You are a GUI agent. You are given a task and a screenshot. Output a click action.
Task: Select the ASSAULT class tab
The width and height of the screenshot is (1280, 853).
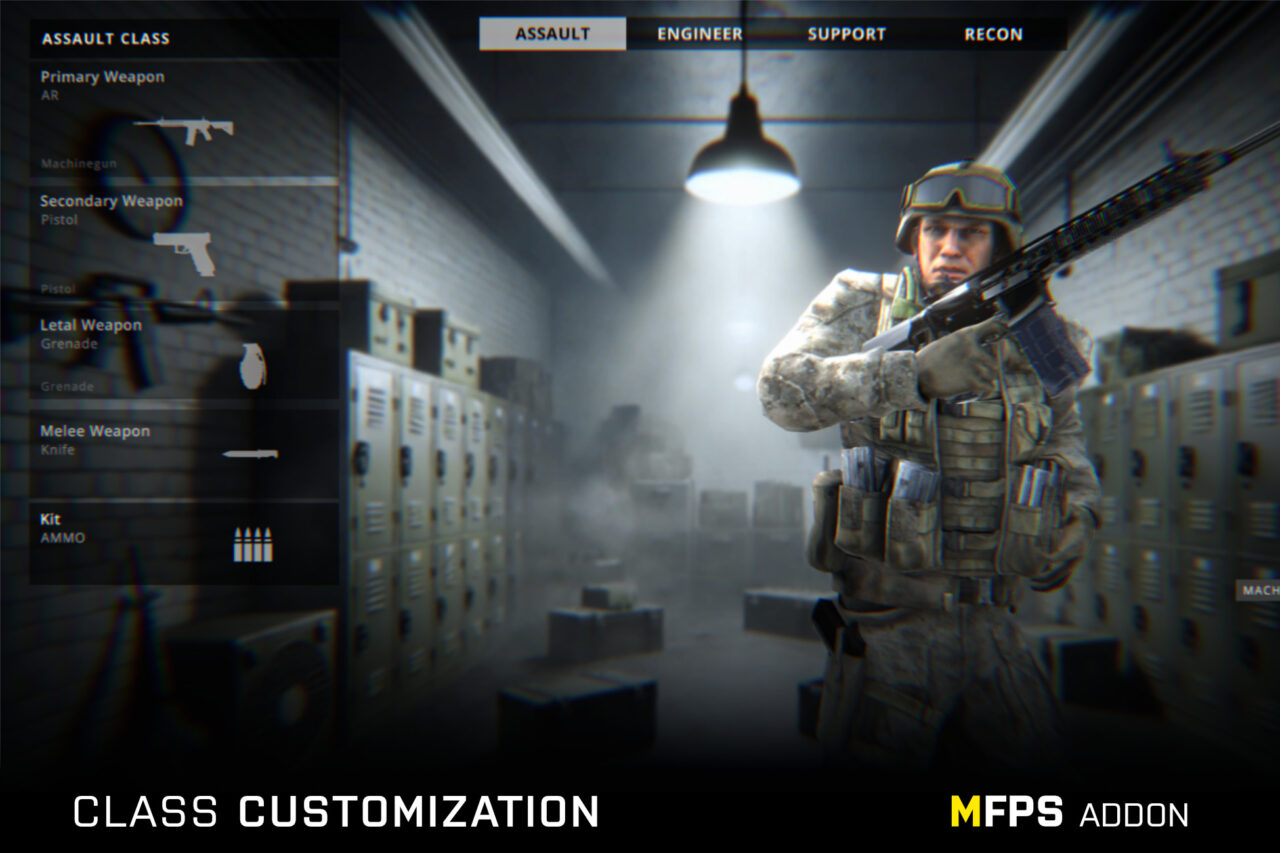tap(552, 33)
